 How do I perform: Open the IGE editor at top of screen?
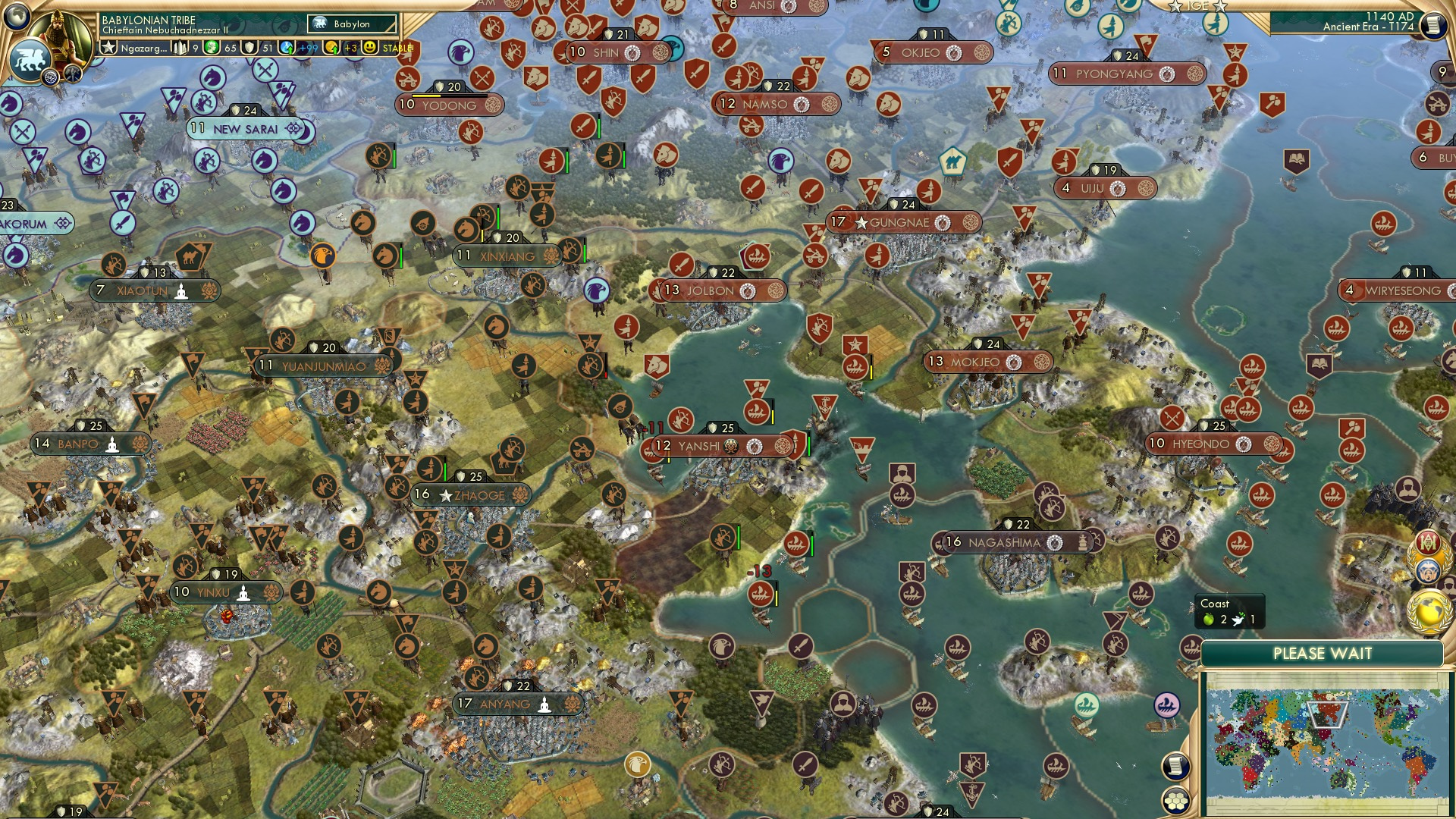click(1198, 5)
